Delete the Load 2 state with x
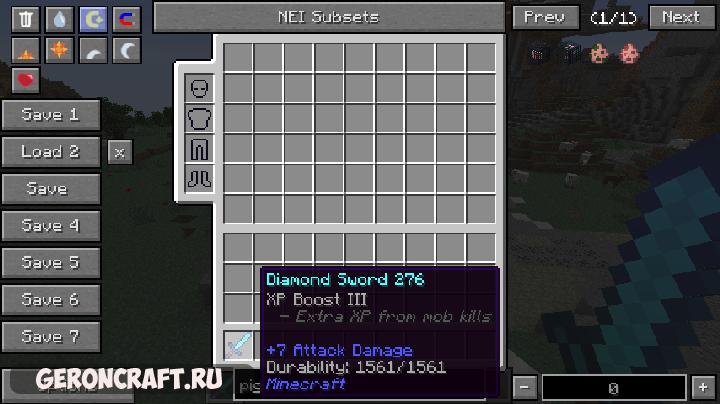The height and width of the screenshot is (404, 720). pyautogui.click(x=119, y=152)
